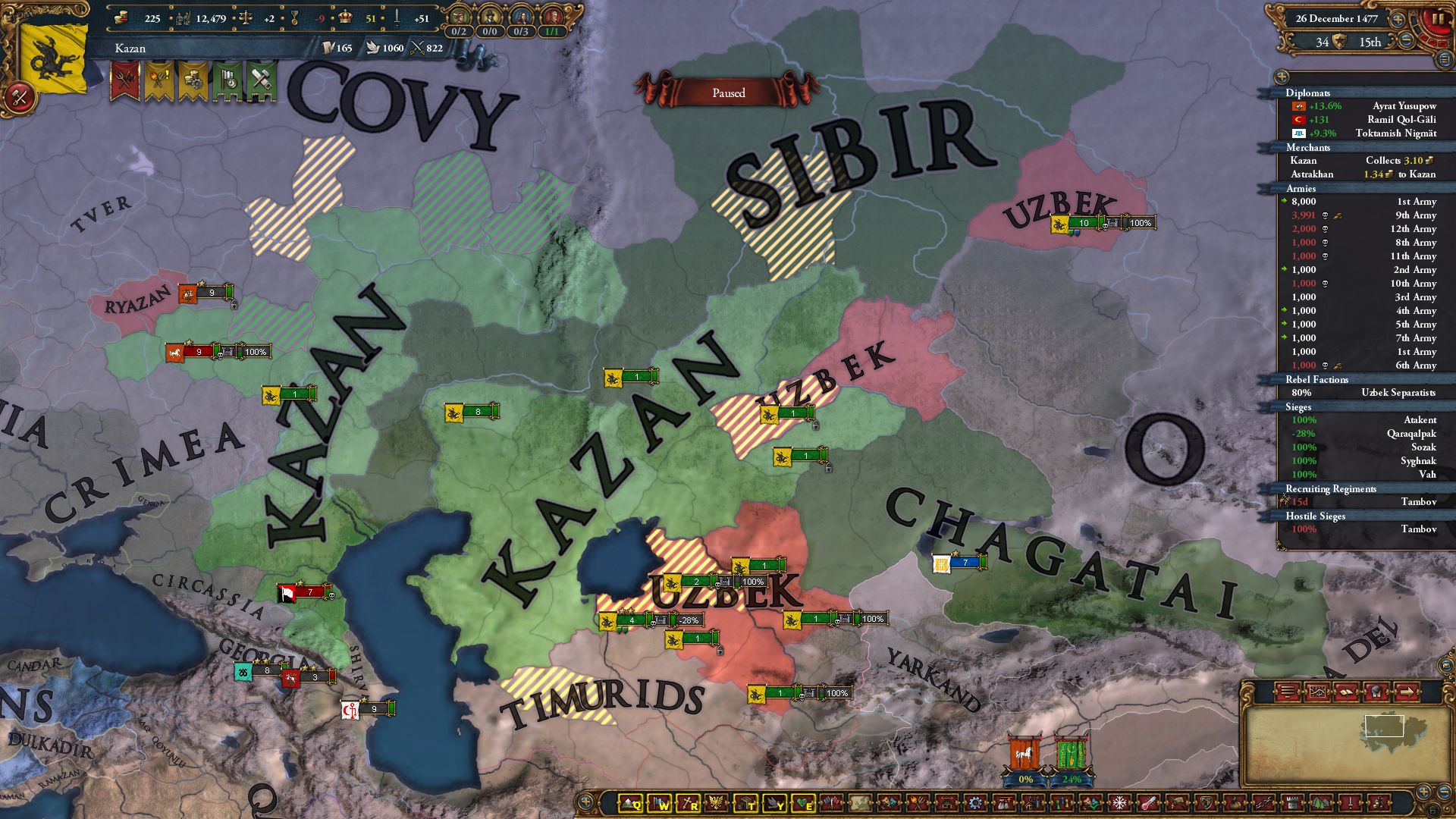Unpause the game with the pause button
The image size is (1456, 819).
1438,20
